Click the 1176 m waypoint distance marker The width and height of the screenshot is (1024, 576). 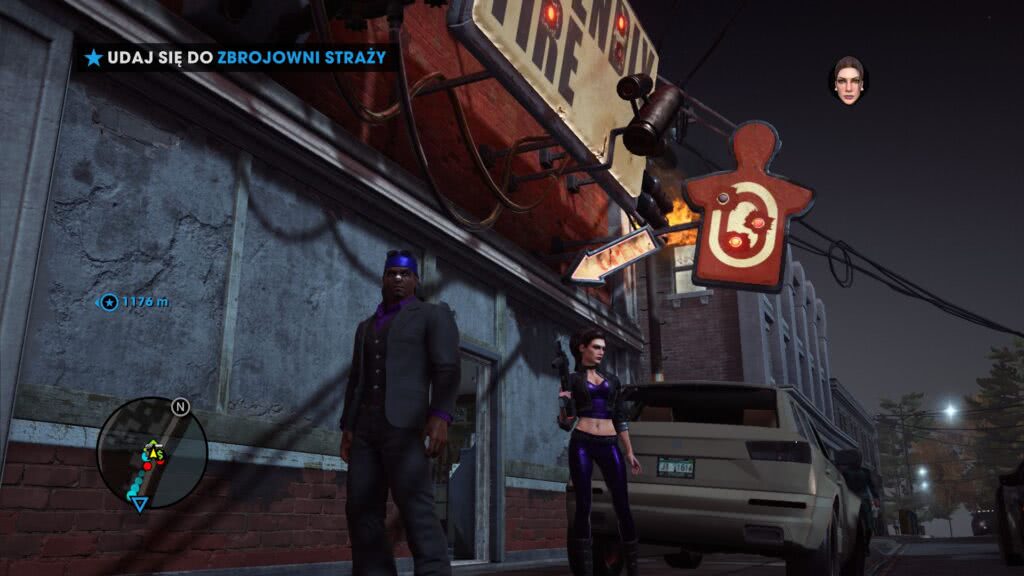[135, 302]
